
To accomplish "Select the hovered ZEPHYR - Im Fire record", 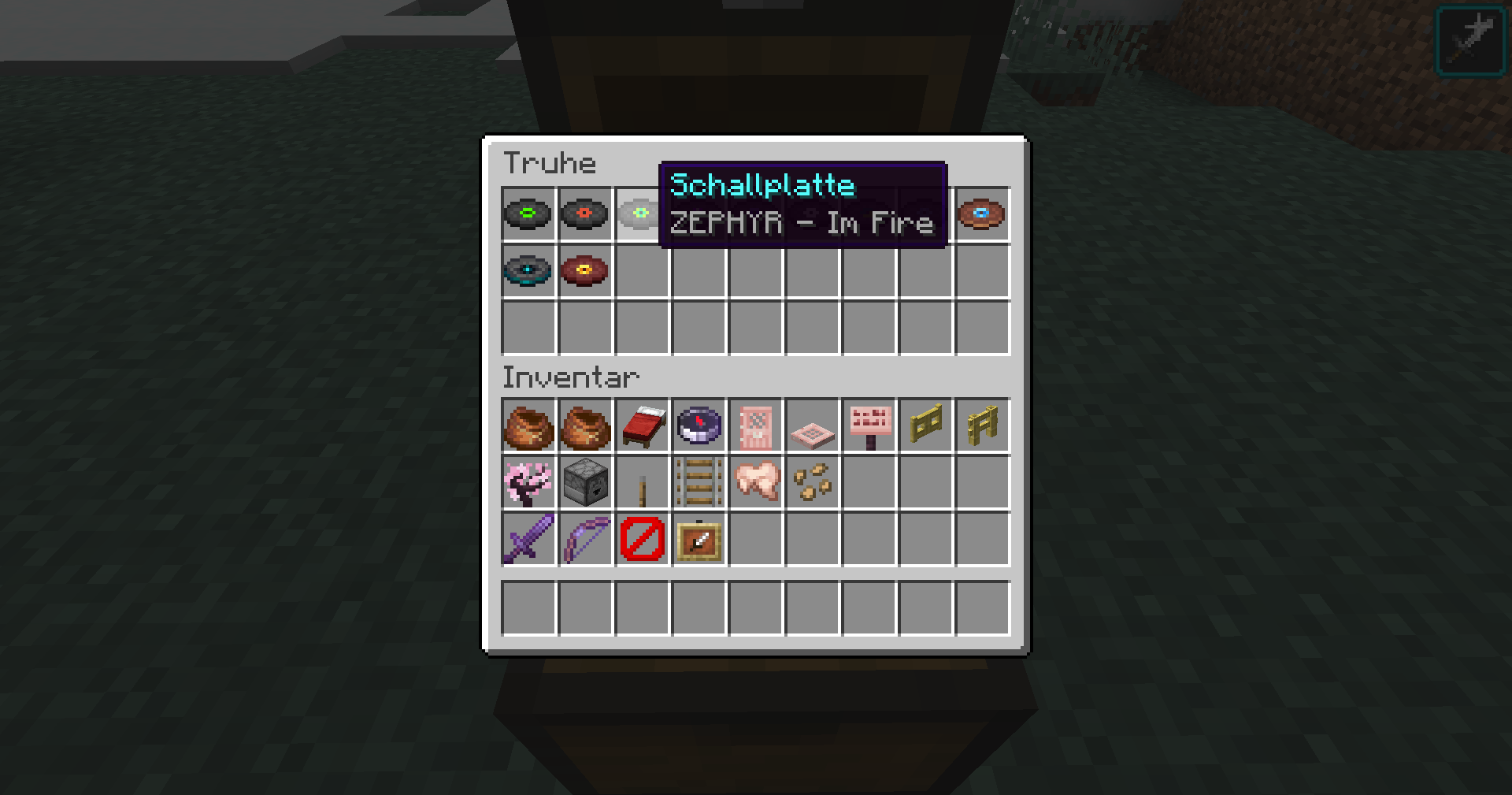I will (x=641, y=214).
